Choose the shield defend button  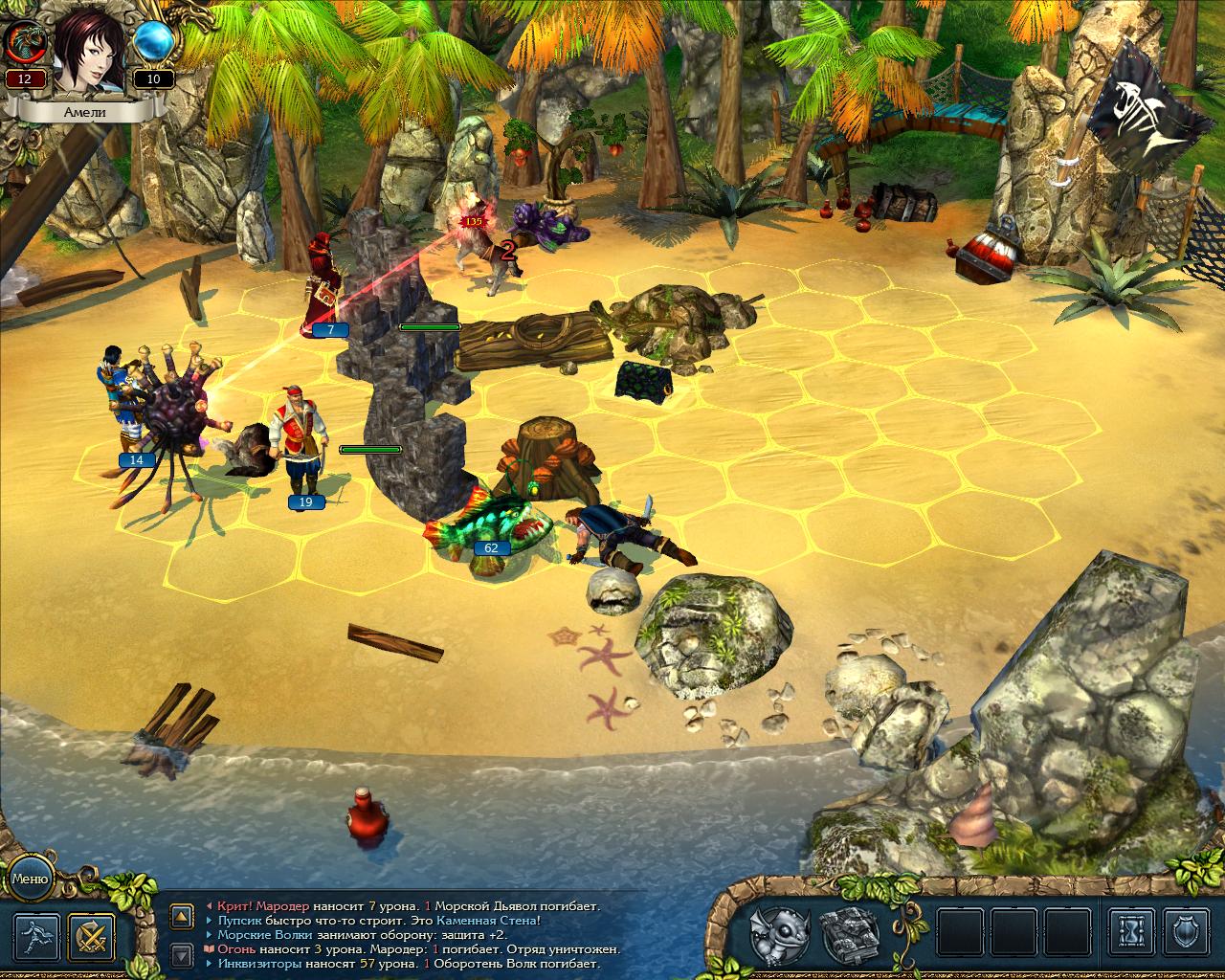(1190, 935)
